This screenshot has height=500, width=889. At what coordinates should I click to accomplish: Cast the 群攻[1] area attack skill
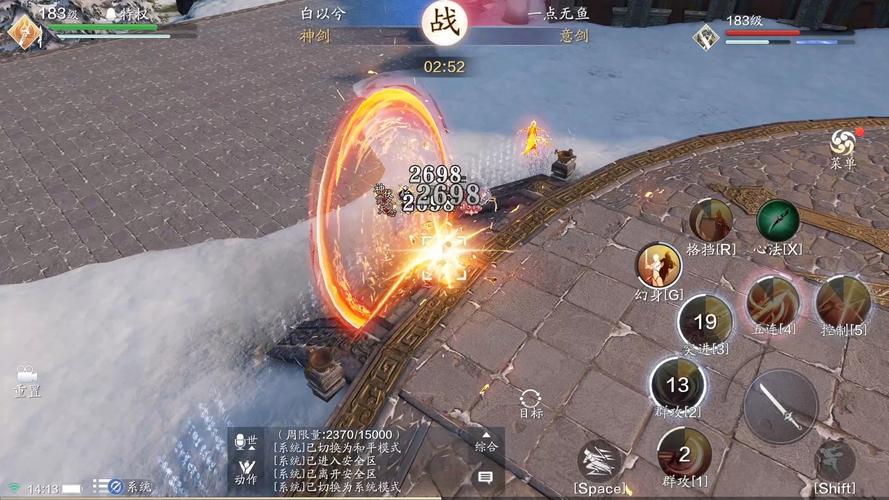point(684,454)
